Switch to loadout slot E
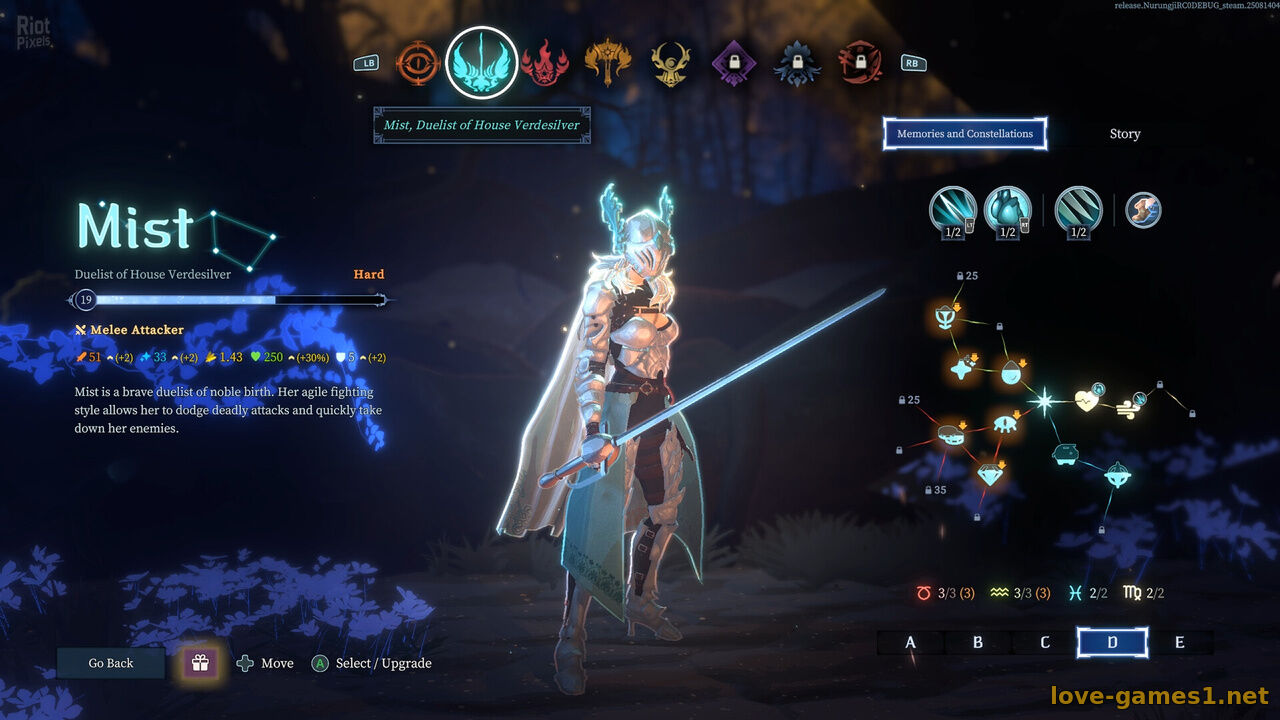 (x=1180, y=642)
